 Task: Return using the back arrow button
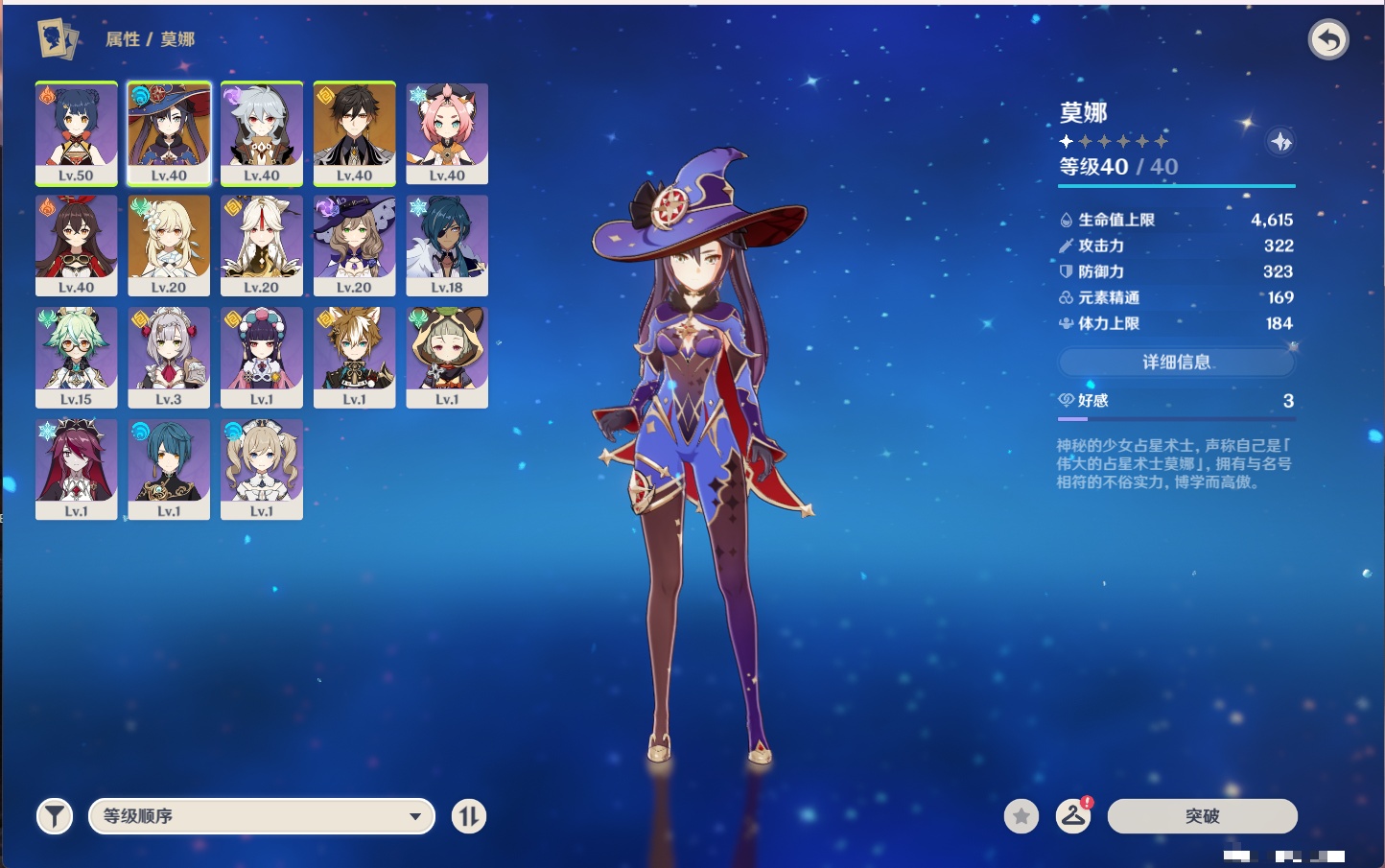[x=1328, y=39]
